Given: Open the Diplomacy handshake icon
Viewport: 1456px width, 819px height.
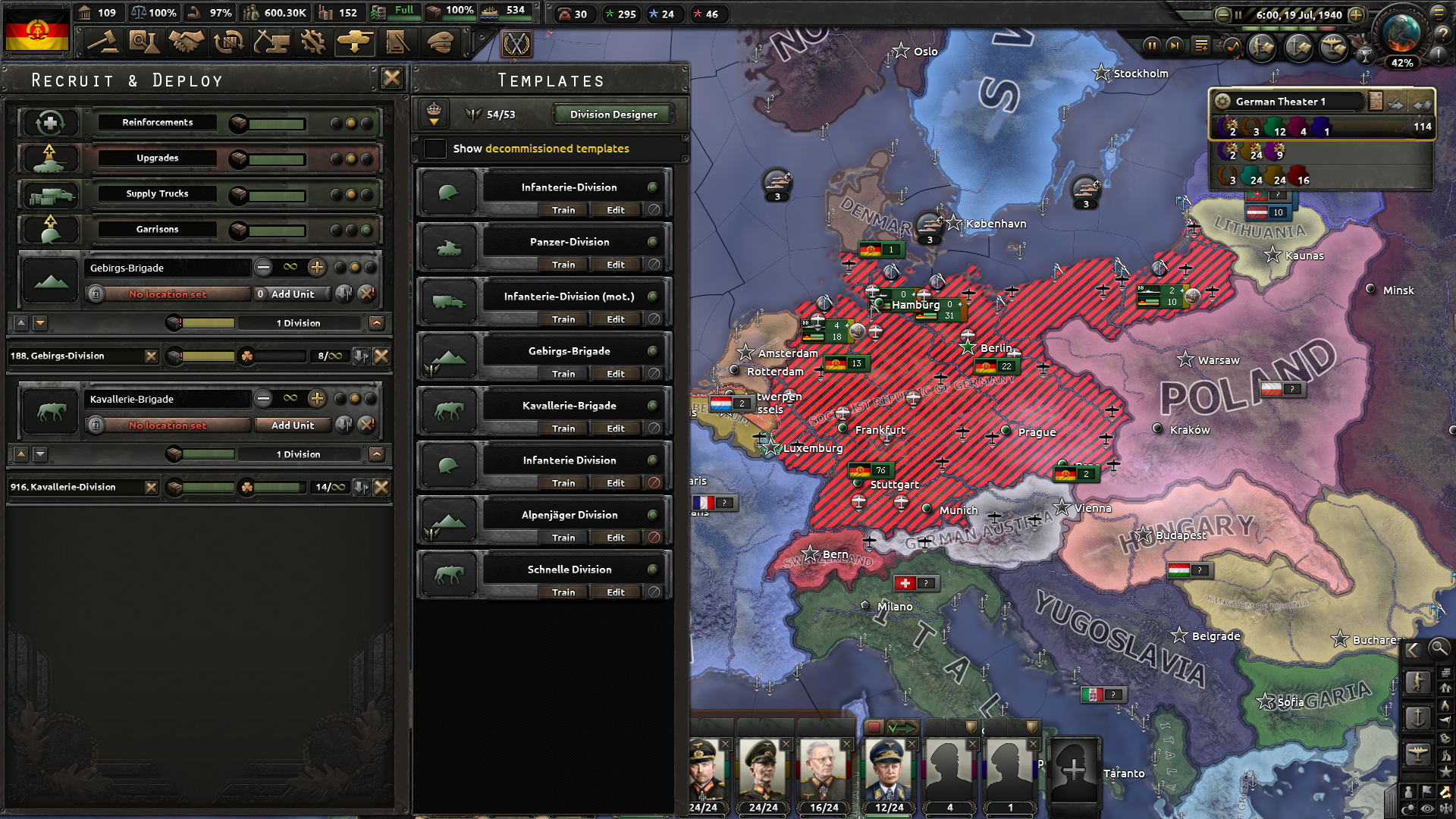Looking at the screenshot, I should pos(187,43).
